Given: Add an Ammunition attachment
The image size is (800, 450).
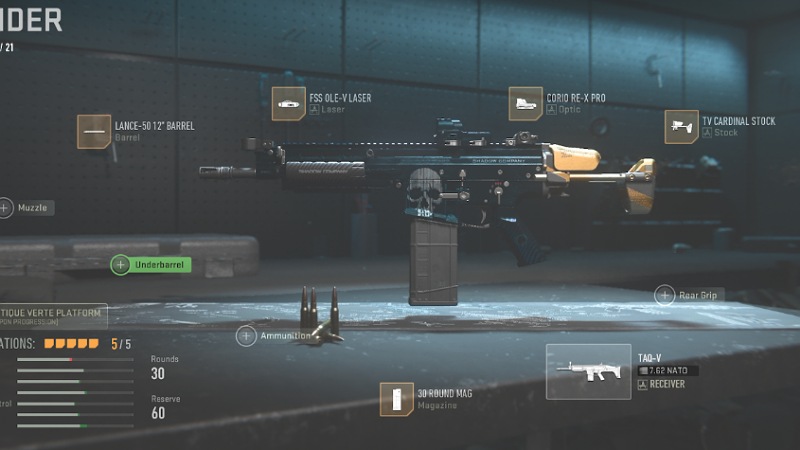Looking at the screenshot, I should (247, 336).
